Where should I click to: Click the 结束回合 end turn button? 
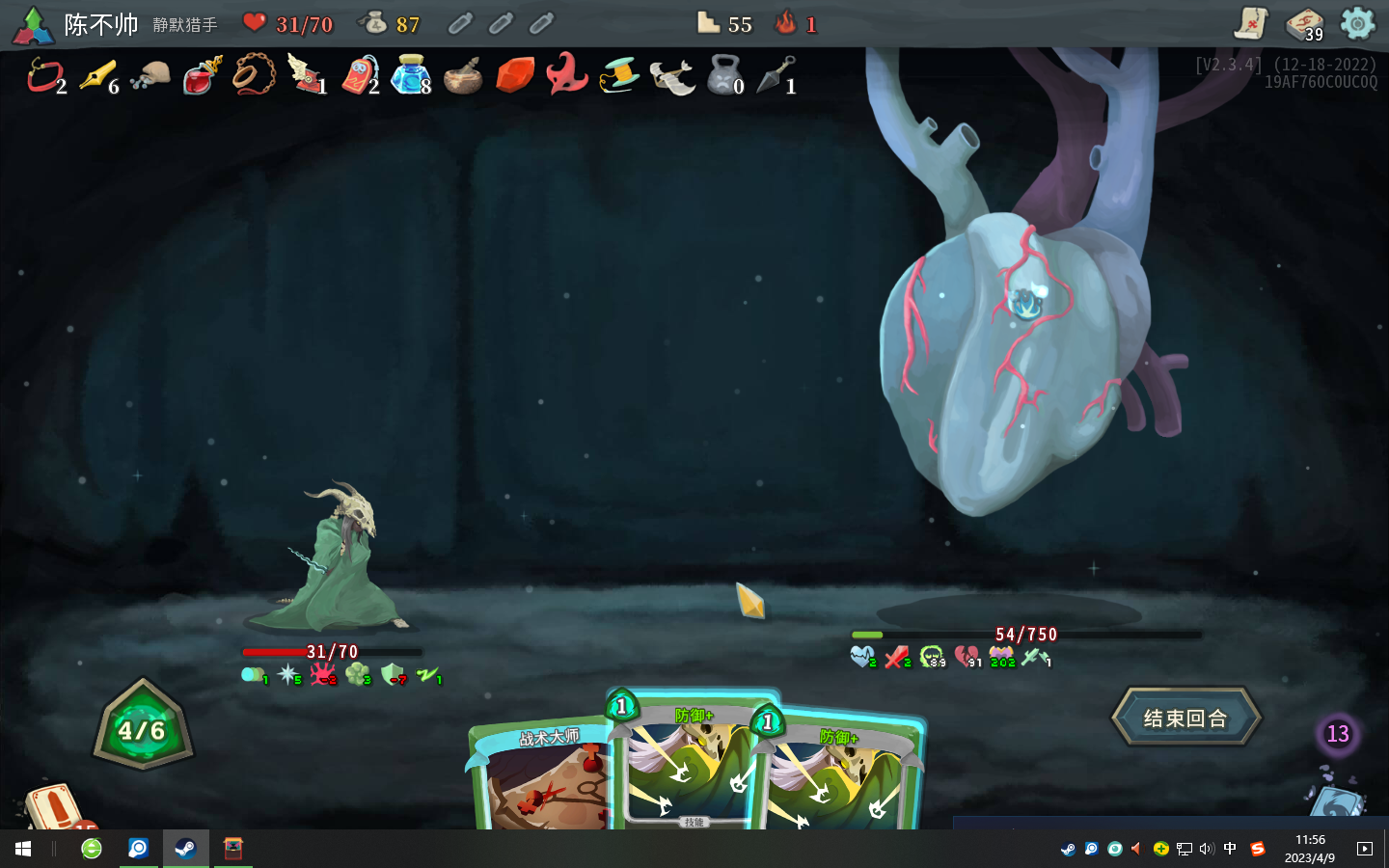tap(1185, 718)
